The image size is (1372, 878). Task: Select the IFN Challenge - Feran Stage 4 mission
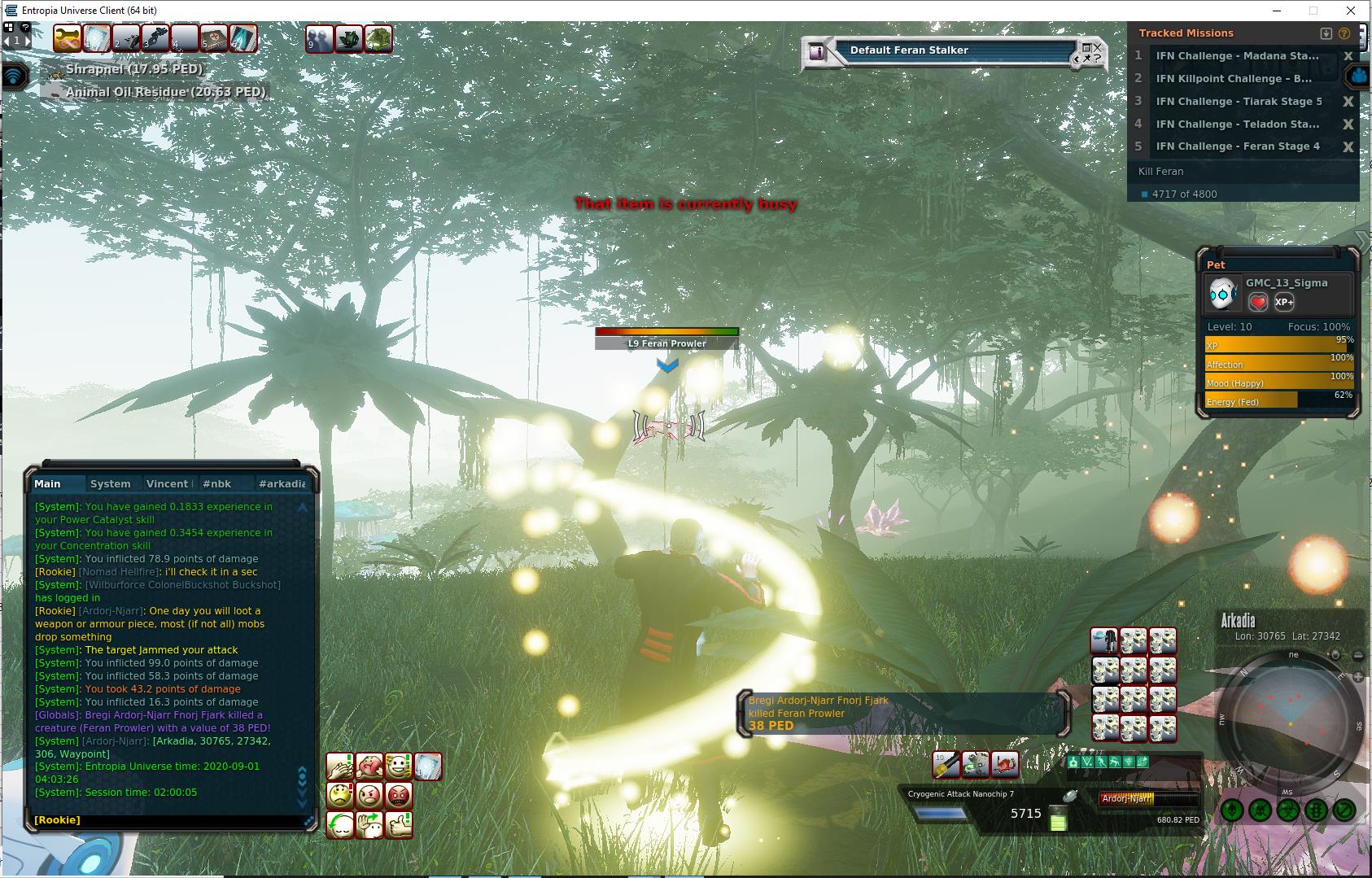(x=1238, y=146)
